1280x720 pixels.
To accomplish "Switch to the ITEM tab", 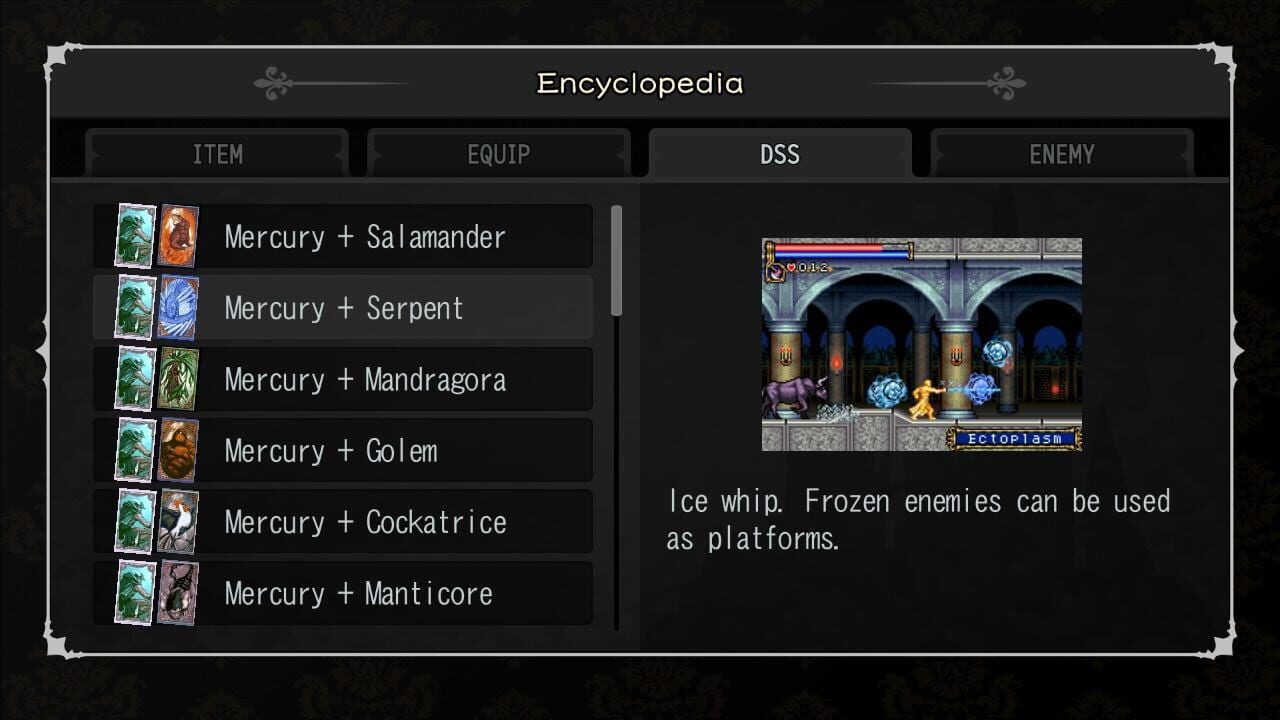I will pyautogui.click(x=217, y=154).
